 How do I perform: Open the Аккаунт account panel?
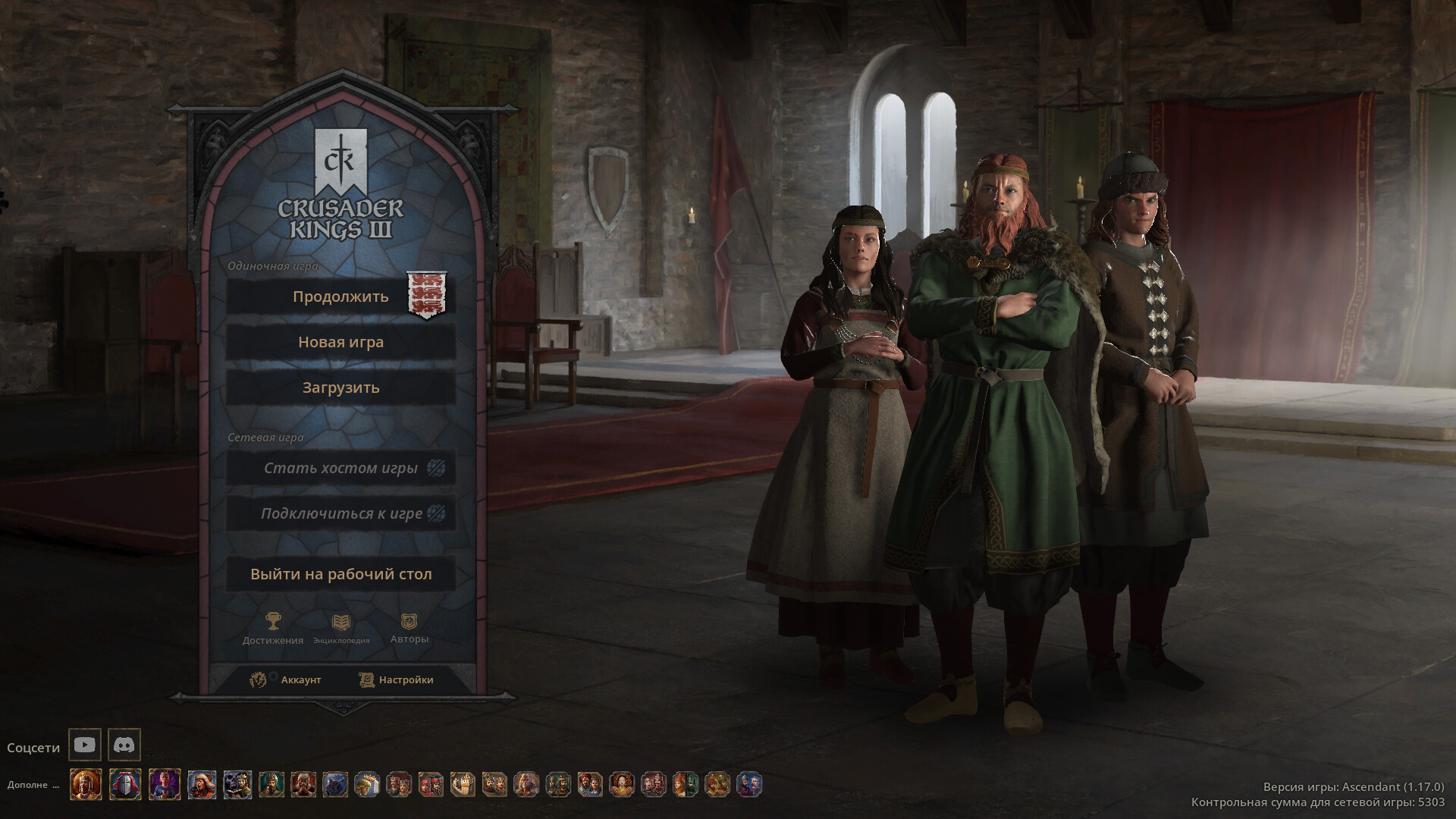[x=287, y=679]
